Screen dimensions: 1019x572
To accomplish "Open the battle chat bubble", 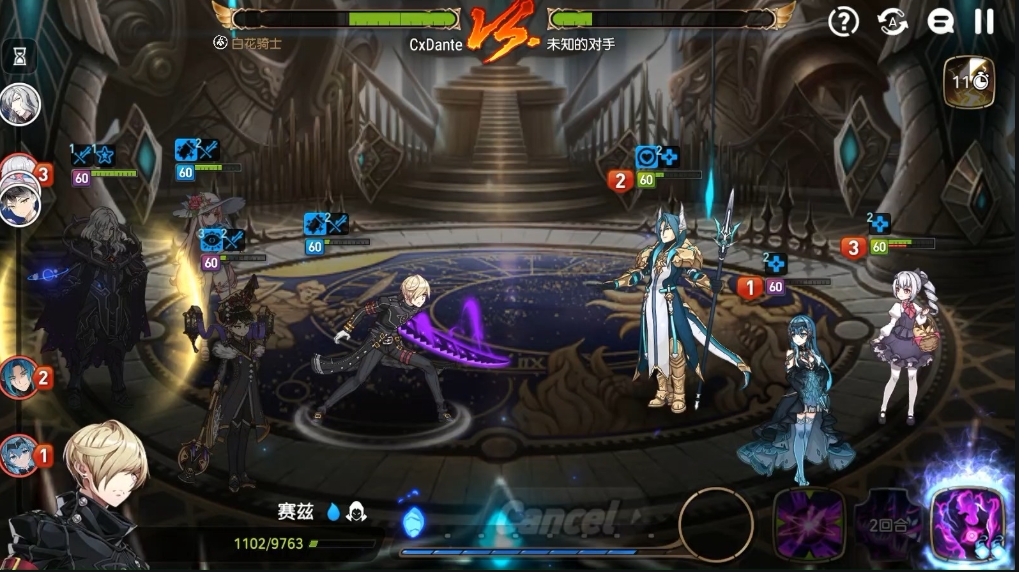I will coord(940,22).
